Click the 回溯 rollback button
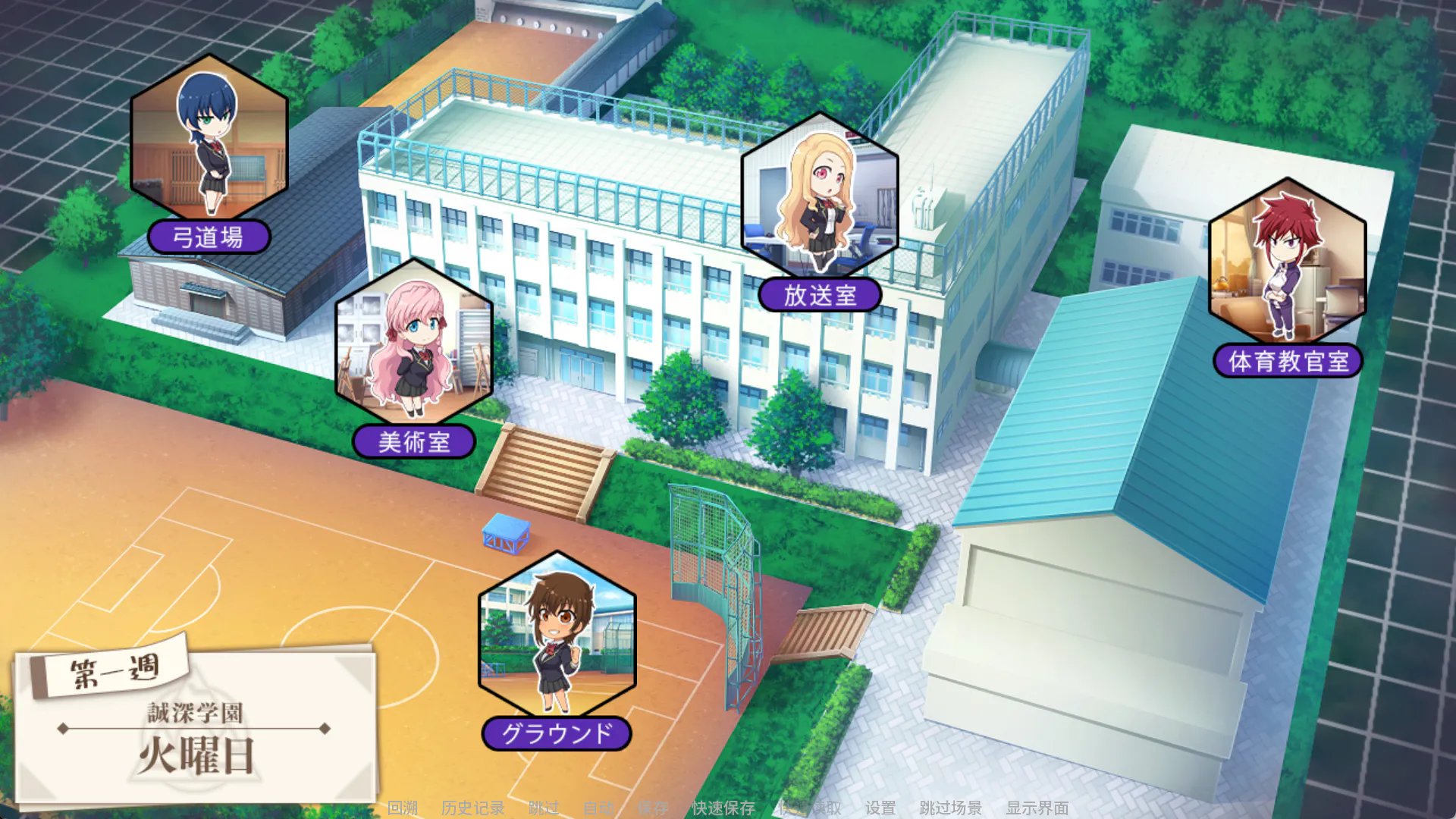1456x819 pixels. pos(403,808)
